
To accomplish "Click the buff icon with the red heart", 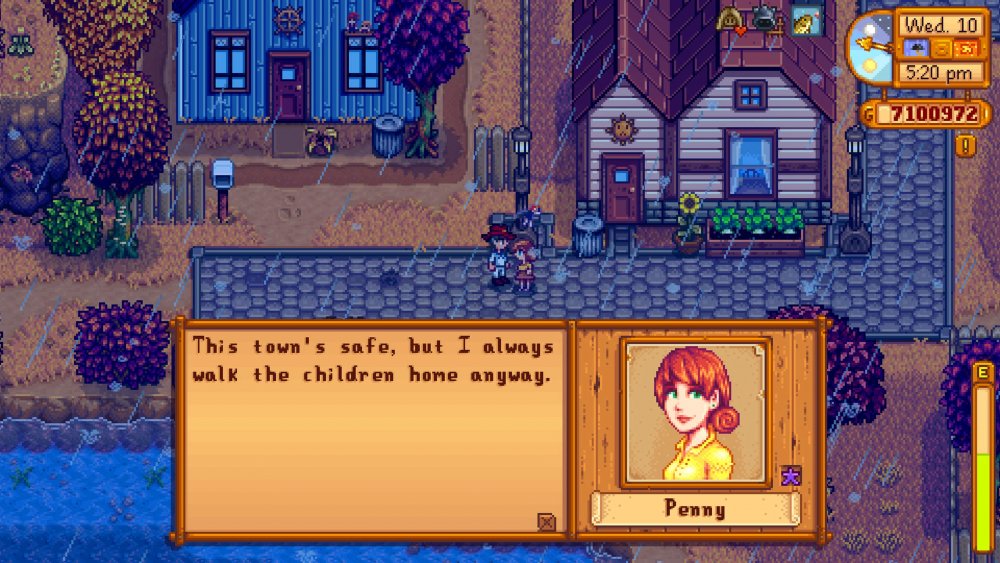I will pos(730,20).
